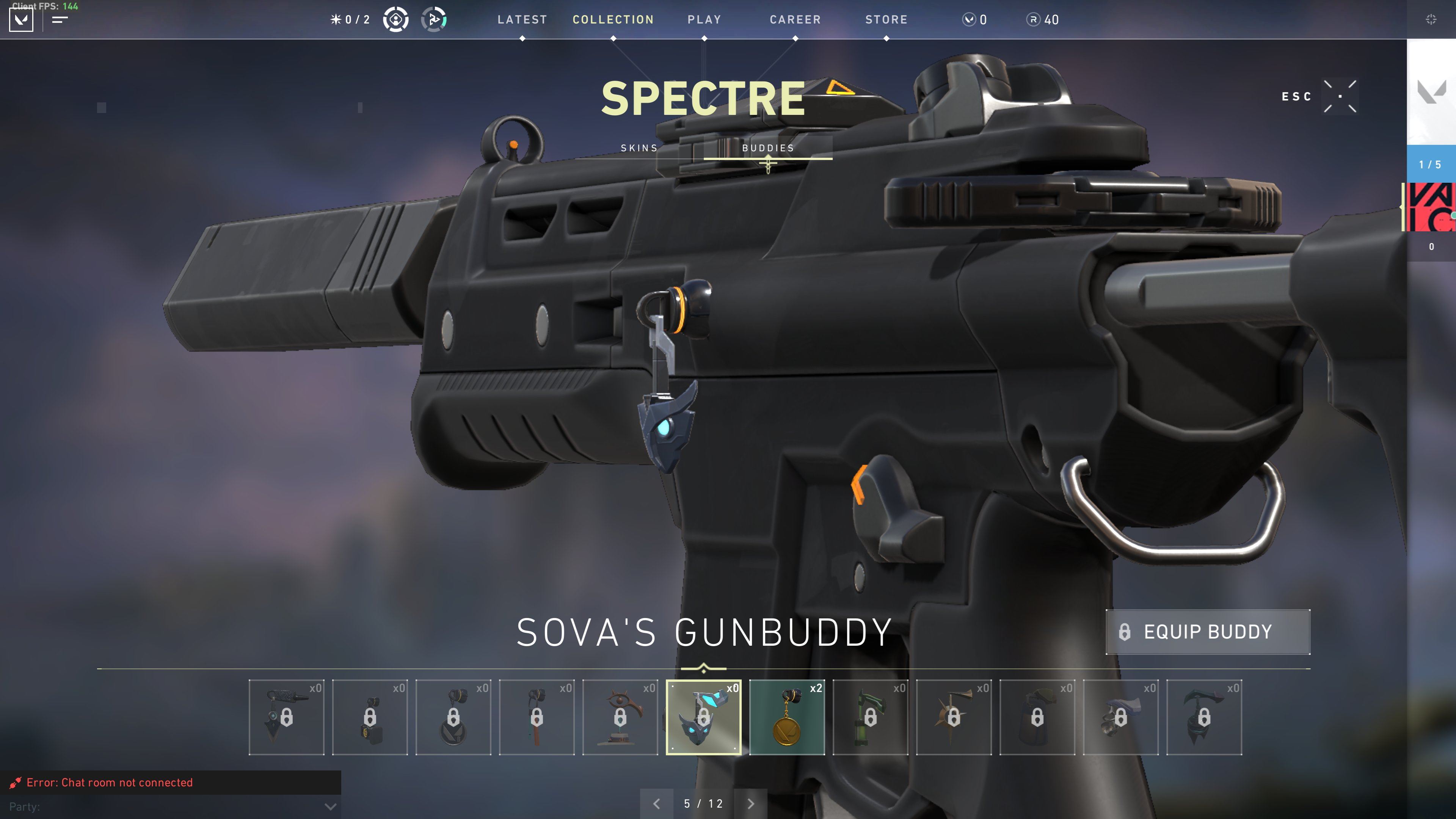Select the blue-eyed mask Sova buddy
The width and height of the screenshot is (1456, 819).
(703, 717)
